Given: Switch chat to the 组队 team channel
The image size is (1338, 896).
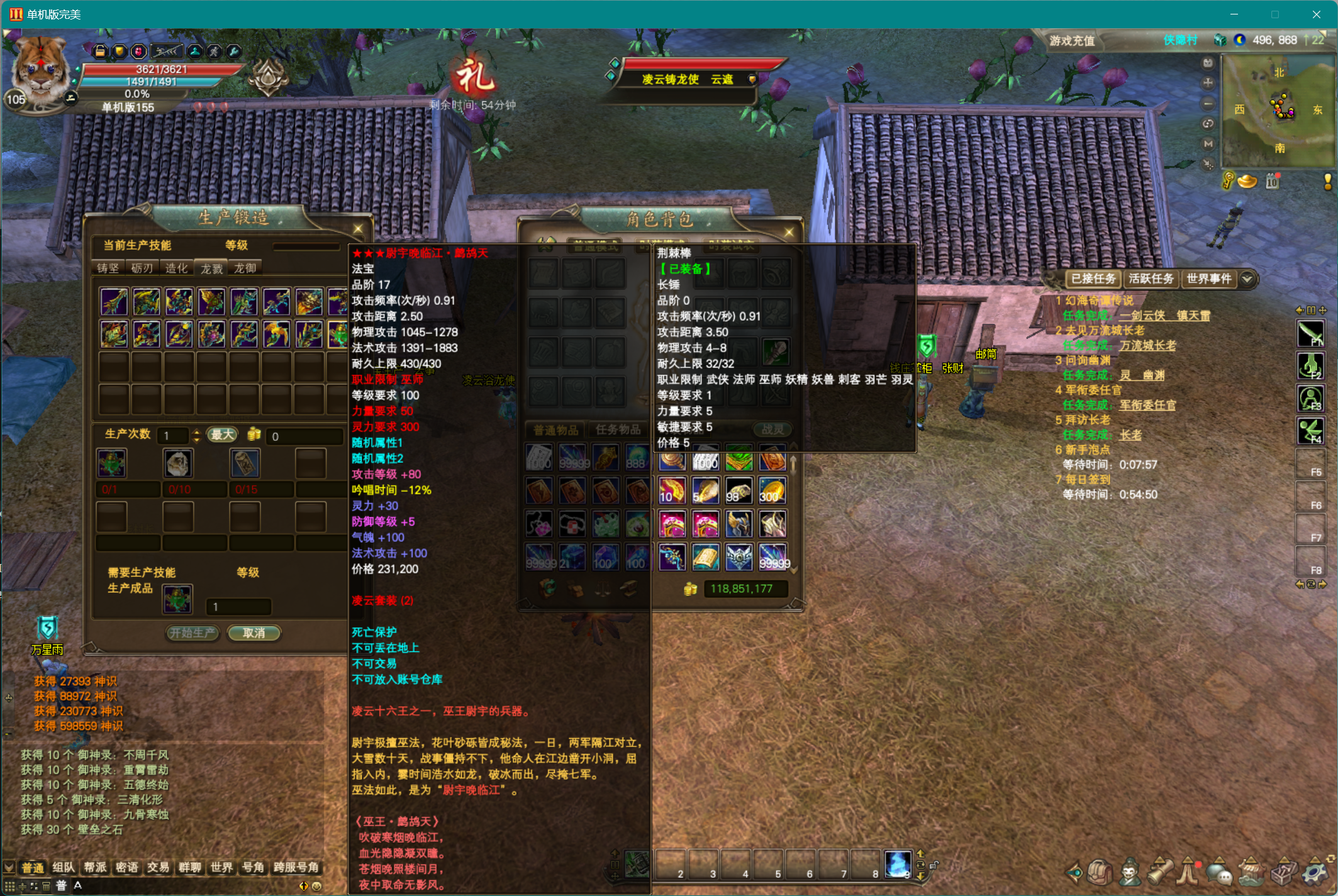Looking at the screenshot, I should click(64, 868).
